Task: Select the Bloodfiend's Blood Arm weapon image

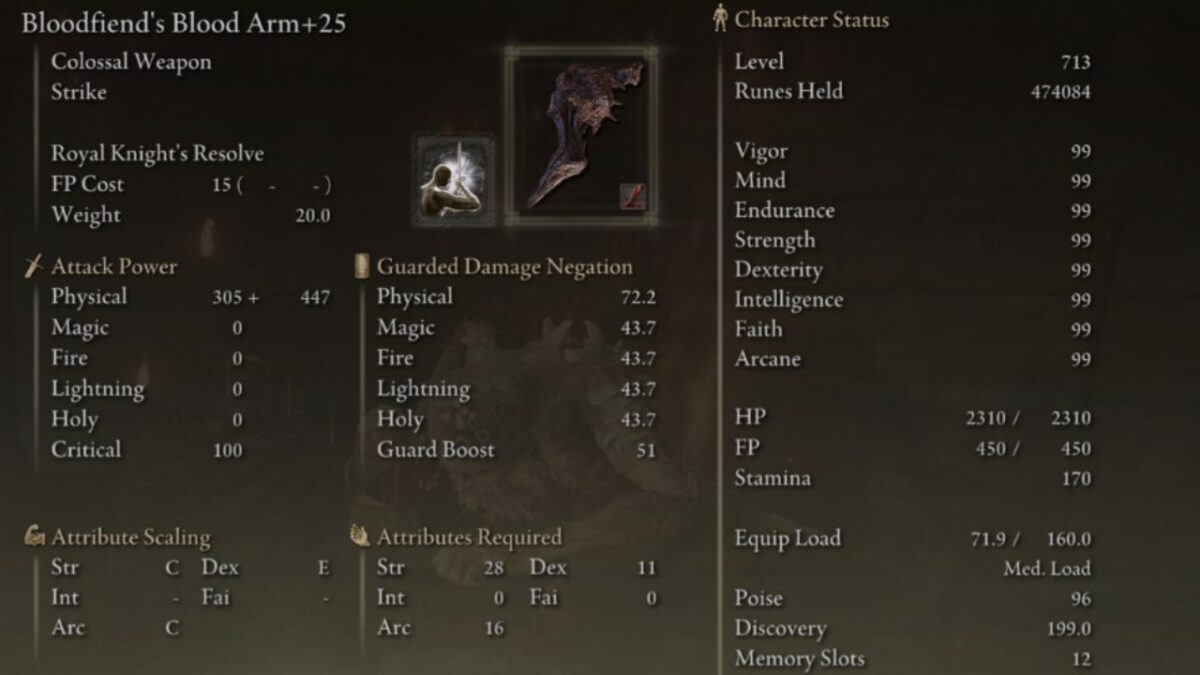Action: [x=581, y=135]
